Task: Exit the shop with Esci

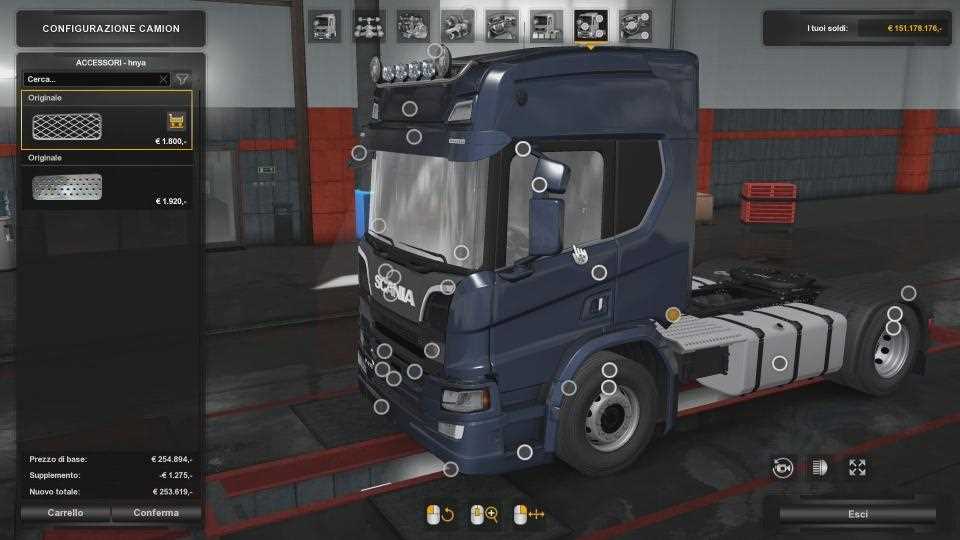Action: (x=857, y=514)
